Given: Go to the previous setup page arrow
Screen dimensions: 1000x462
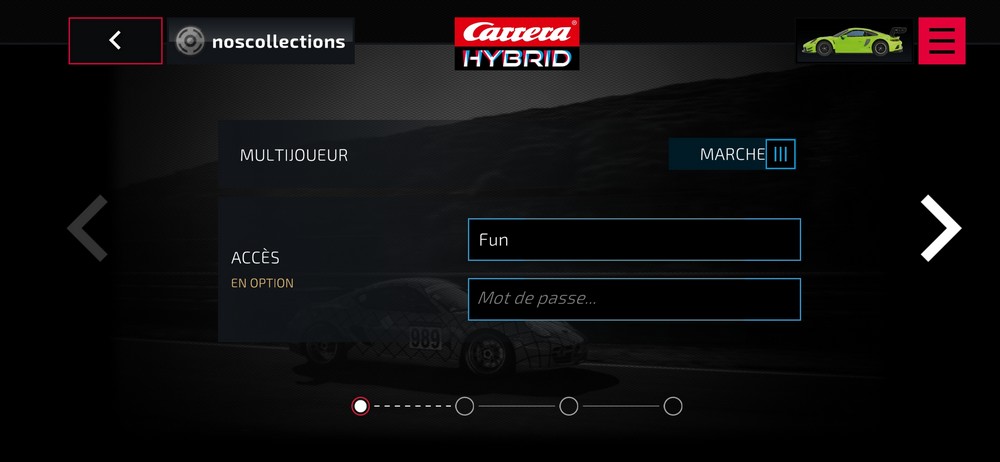Looking at the screenshot, I should pyautogui.click(x=88, y=229).
